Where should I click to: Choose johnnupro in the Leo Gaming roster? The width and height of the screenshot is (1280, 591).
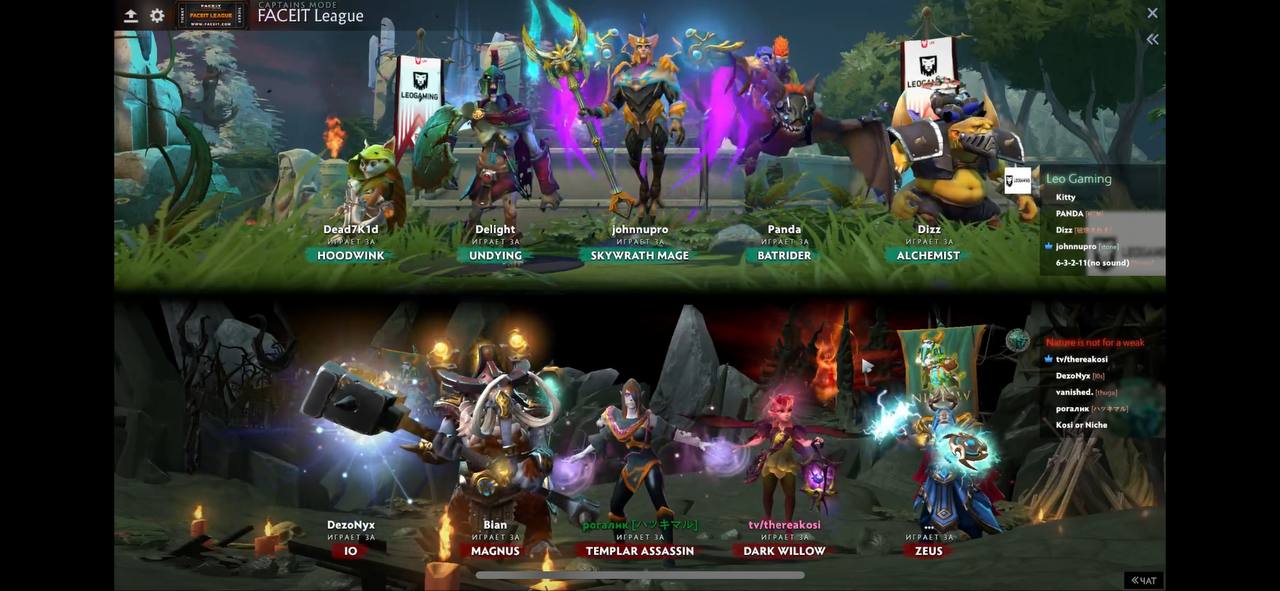(x=1076, y=246)
